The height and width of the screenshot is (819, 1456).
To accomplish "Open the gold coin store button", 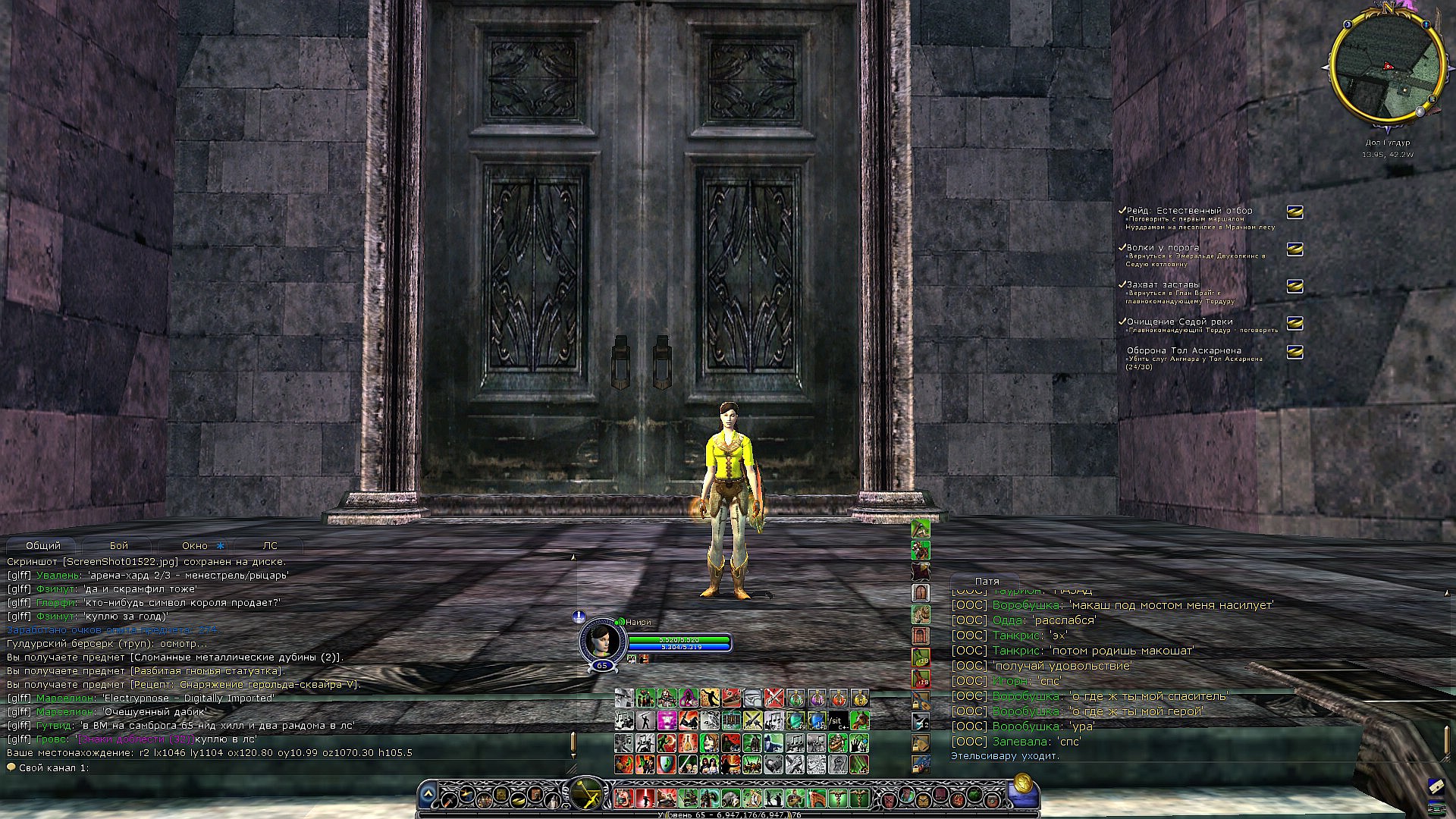I will [x=1021, y=783].
